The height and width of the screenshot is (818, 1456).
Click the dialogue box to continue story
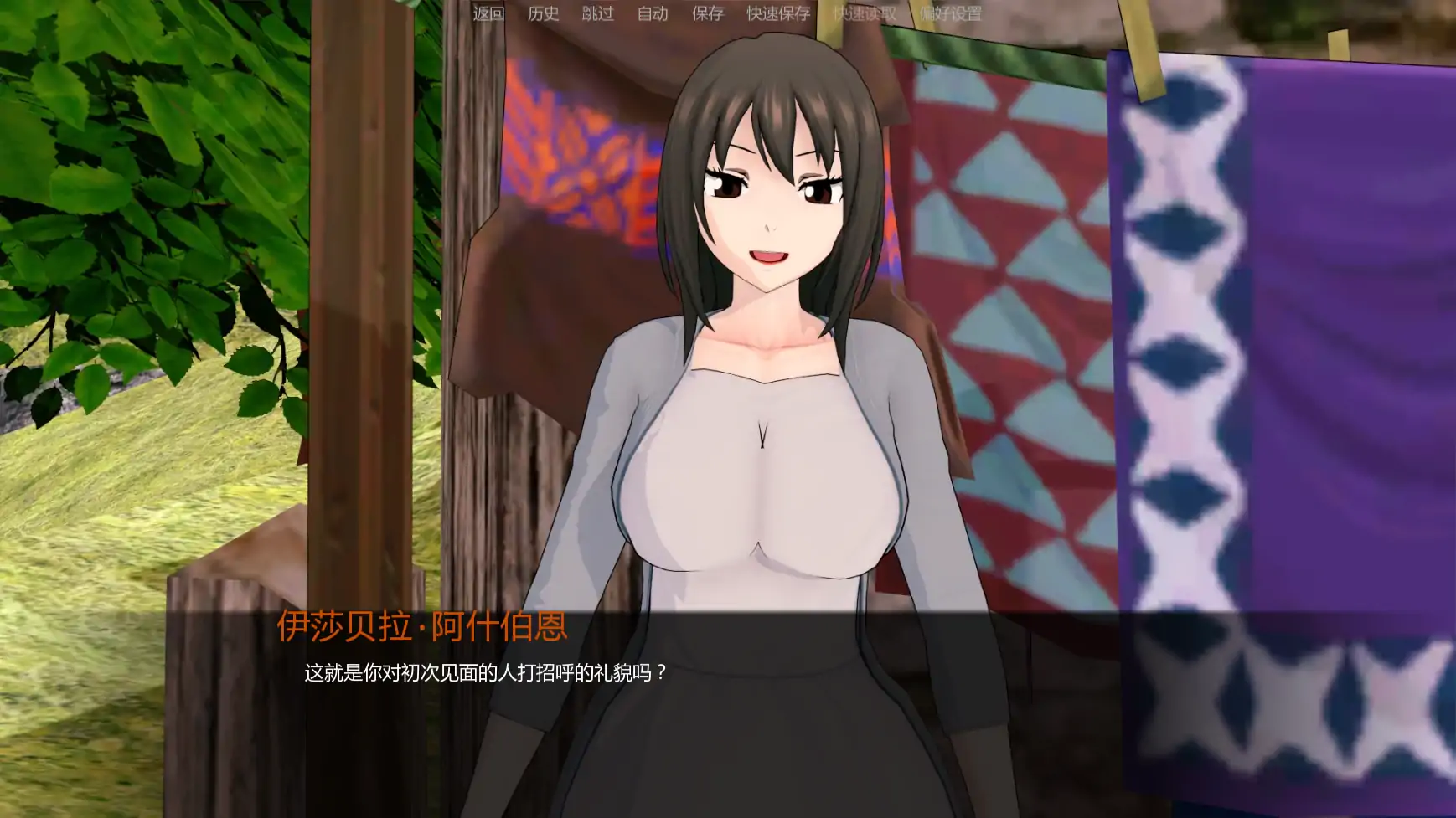pos(728,712)
